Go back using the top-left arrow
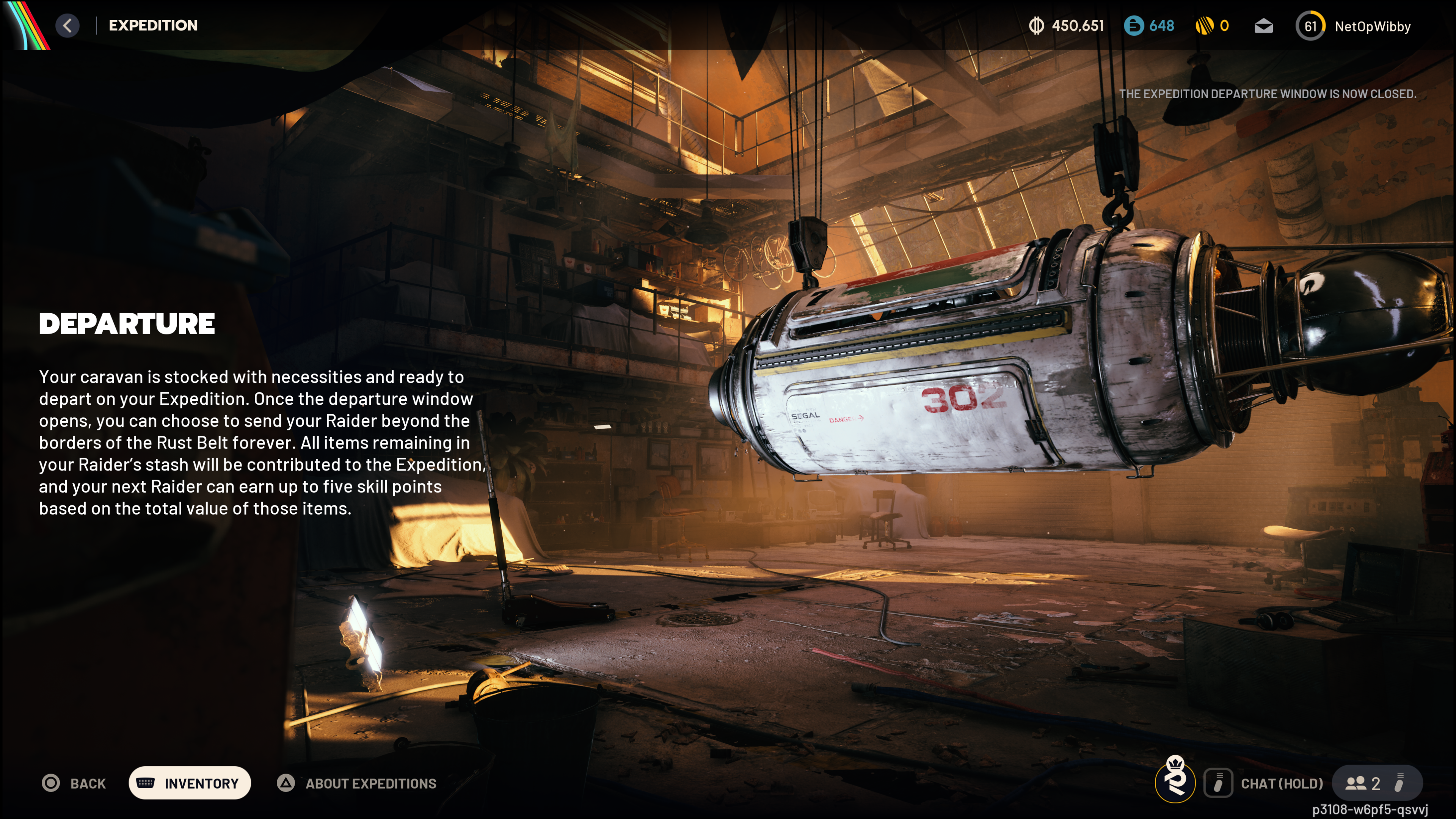Screen dimensions: 1456x819 pyautogui.click(x=67, y=25)
